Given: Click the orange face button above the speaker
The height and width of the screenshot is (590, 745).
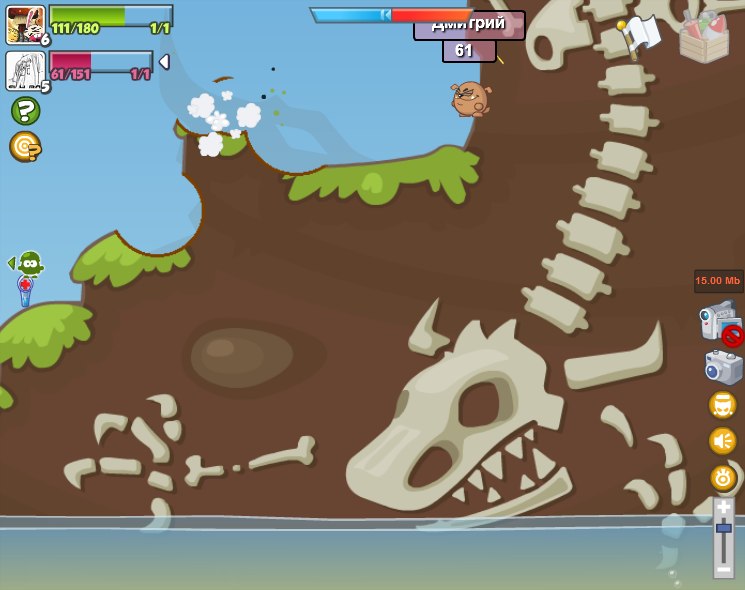Looking at the screenshot, I should click(723, 405).
